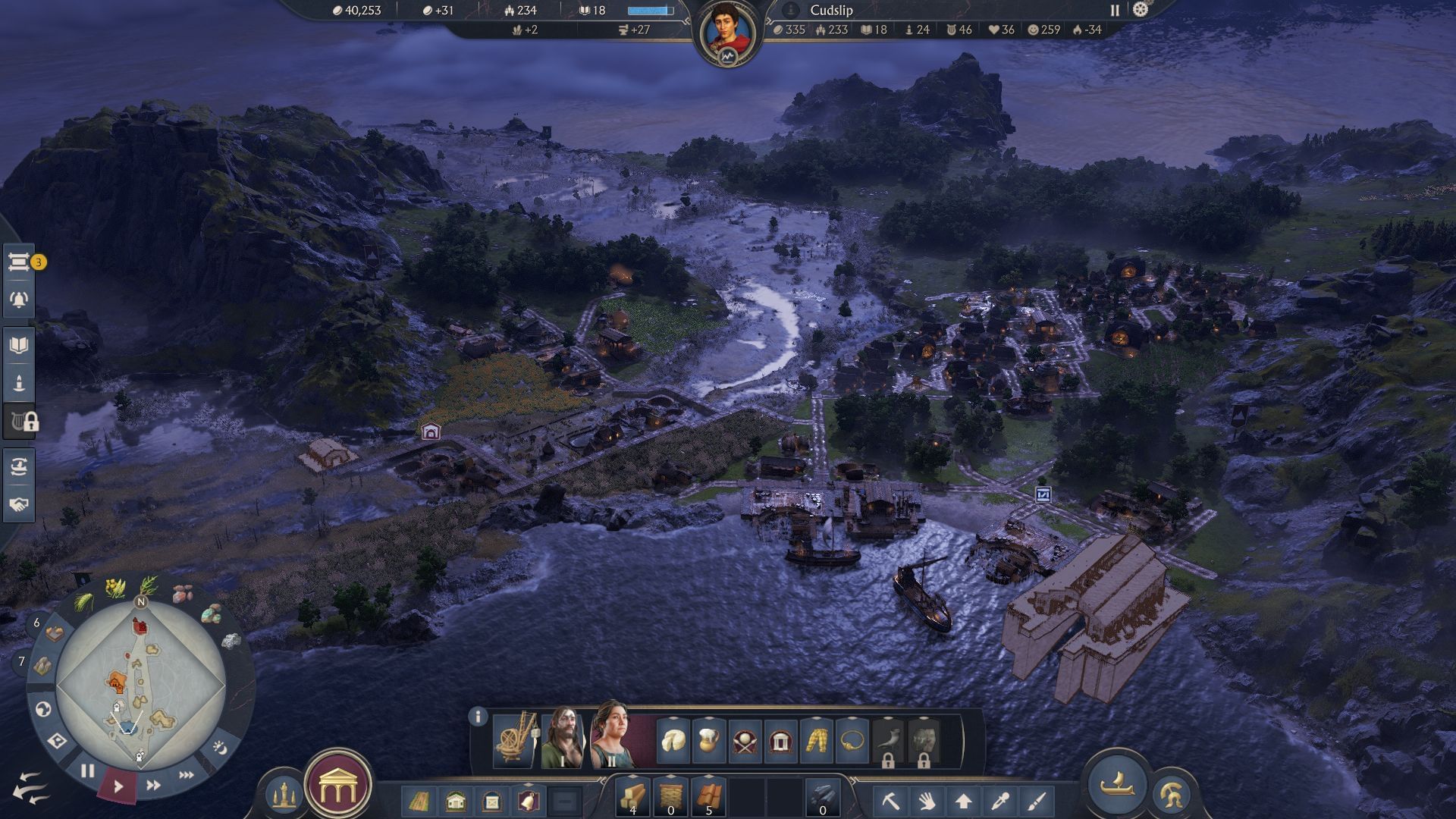Expand the chevron above the plank resource slot
Viewport: 1456px width, 819px height.
[632, 775]
